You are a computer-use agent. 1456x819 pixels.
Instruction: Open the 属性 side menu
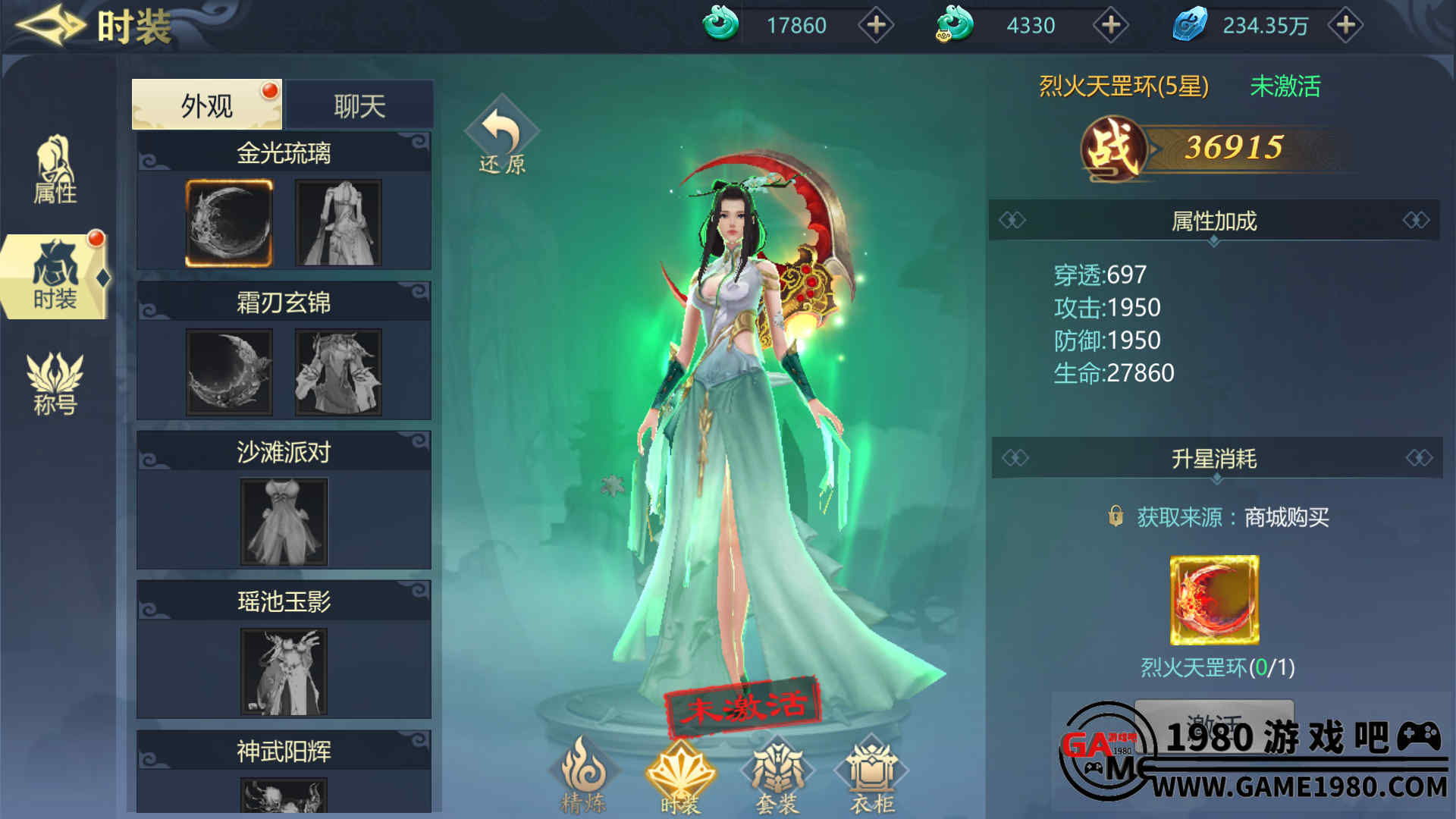click(55, 171)
